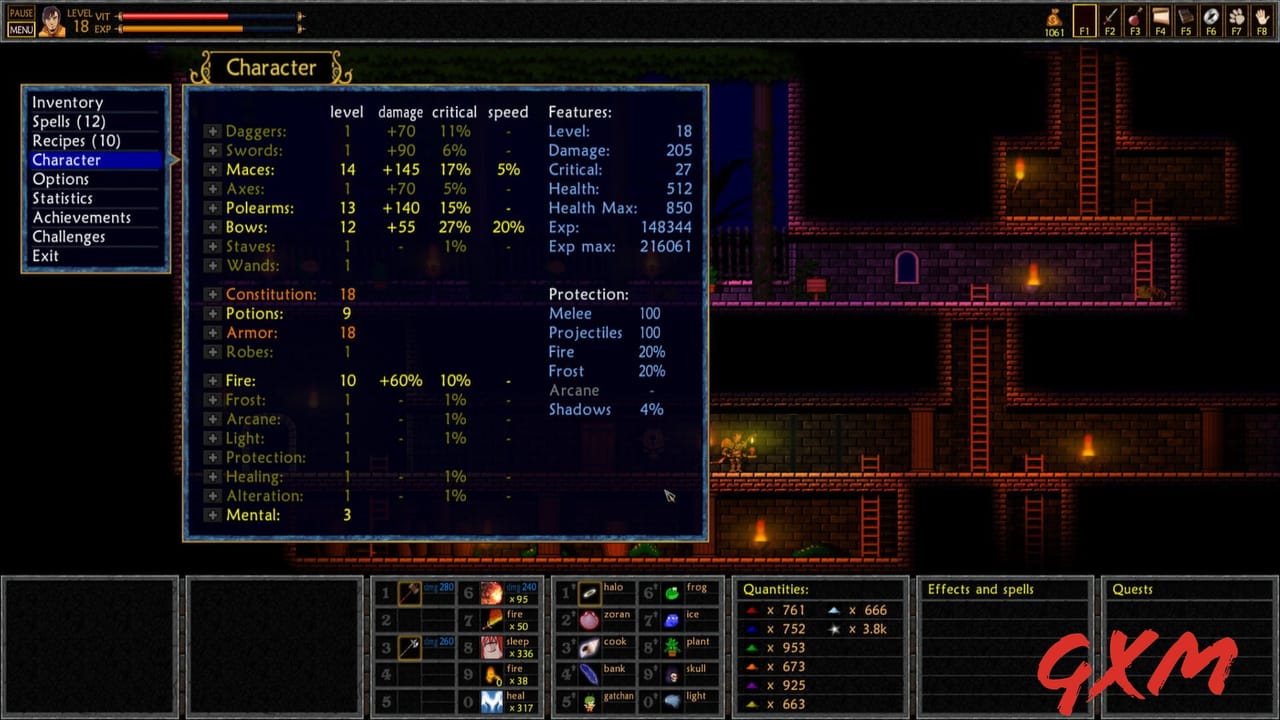Increase the Fire magic skill
Image resolution: width=1280 pixels, height=720 pixels.
[212, 381]
